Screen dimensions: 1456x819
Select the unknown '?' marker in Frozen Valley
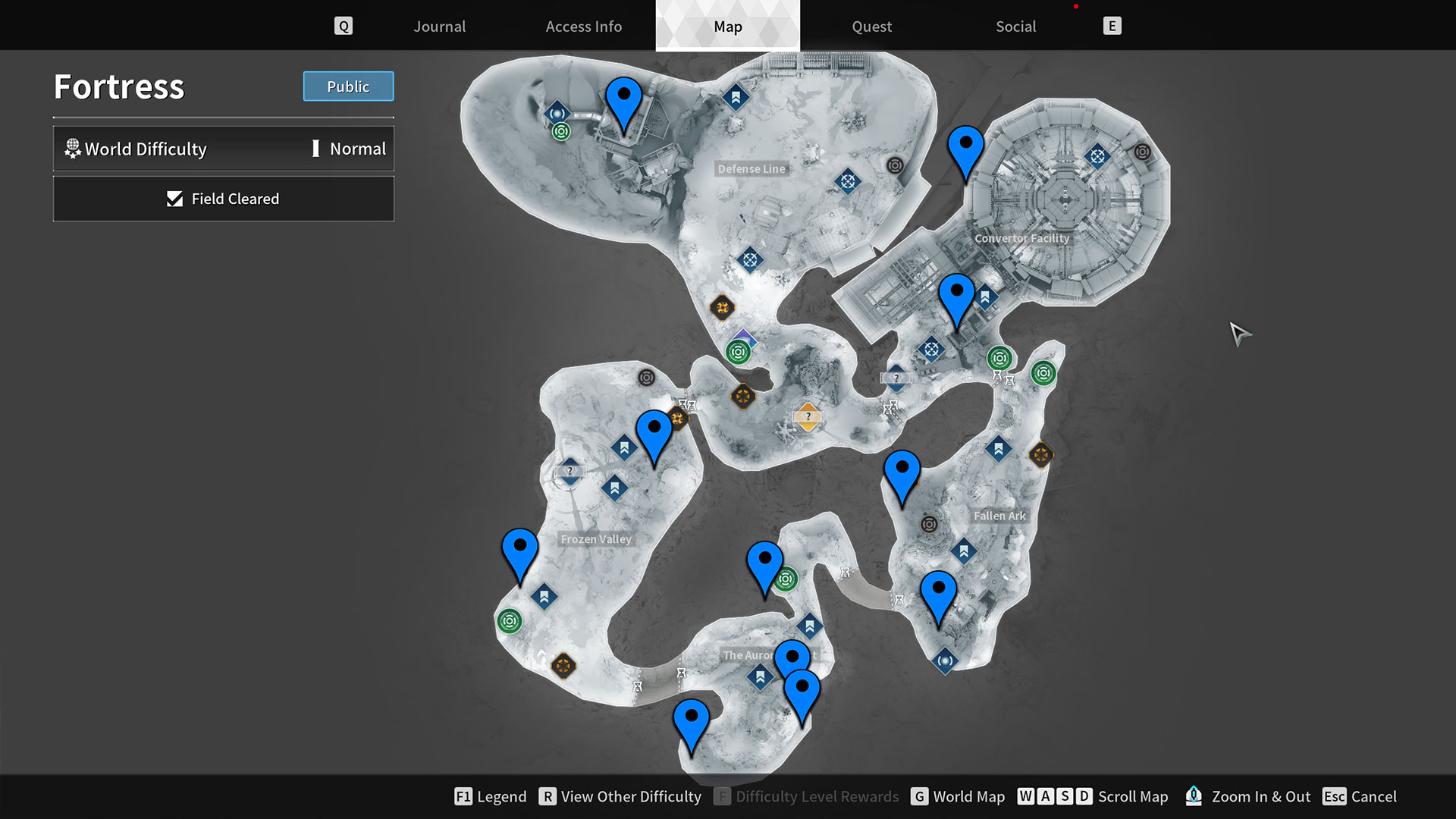tap(570, 471)
